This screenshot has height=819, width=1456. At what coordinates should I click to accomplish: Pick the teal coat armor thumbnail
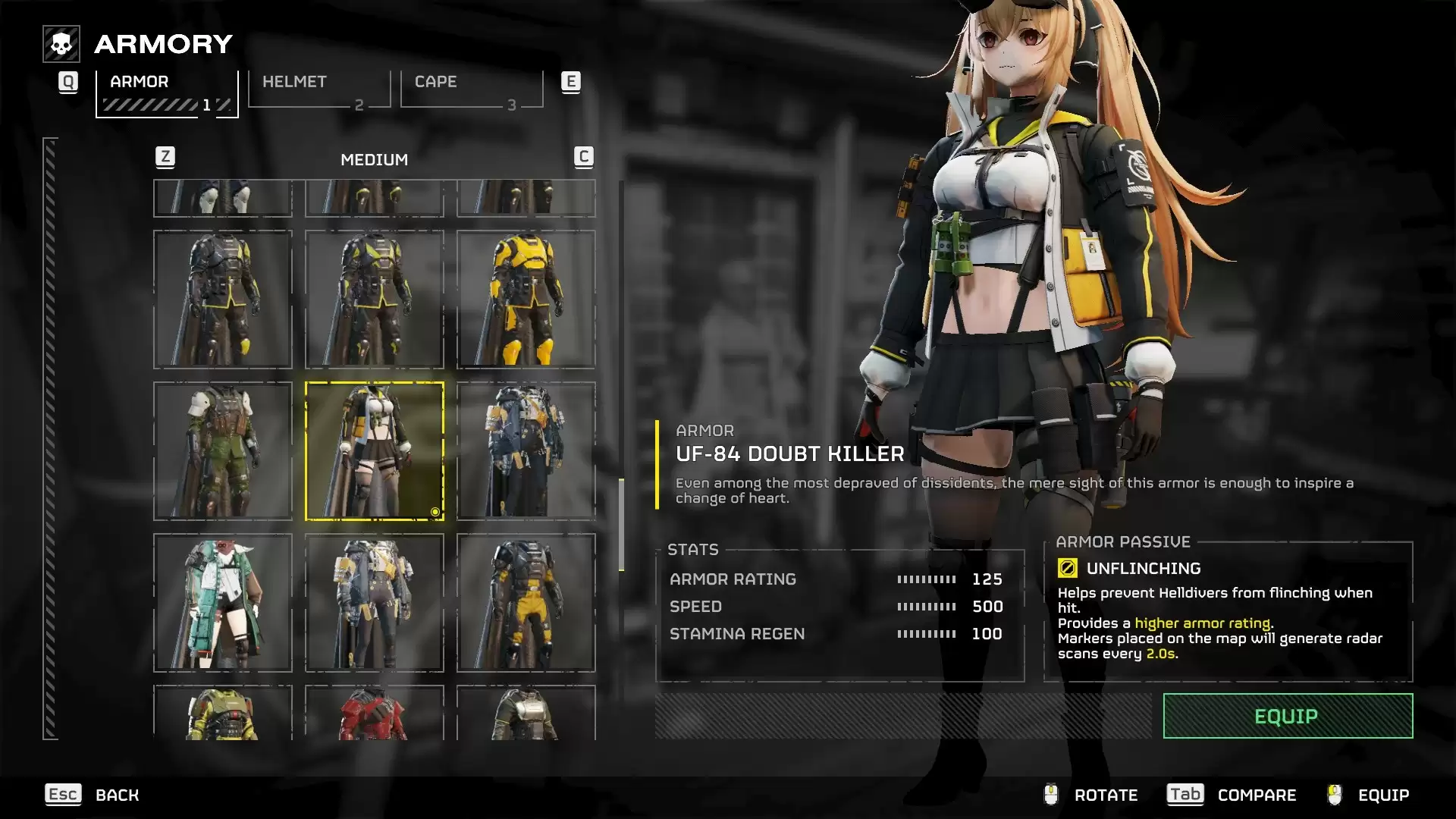click(x=222, y=603)
